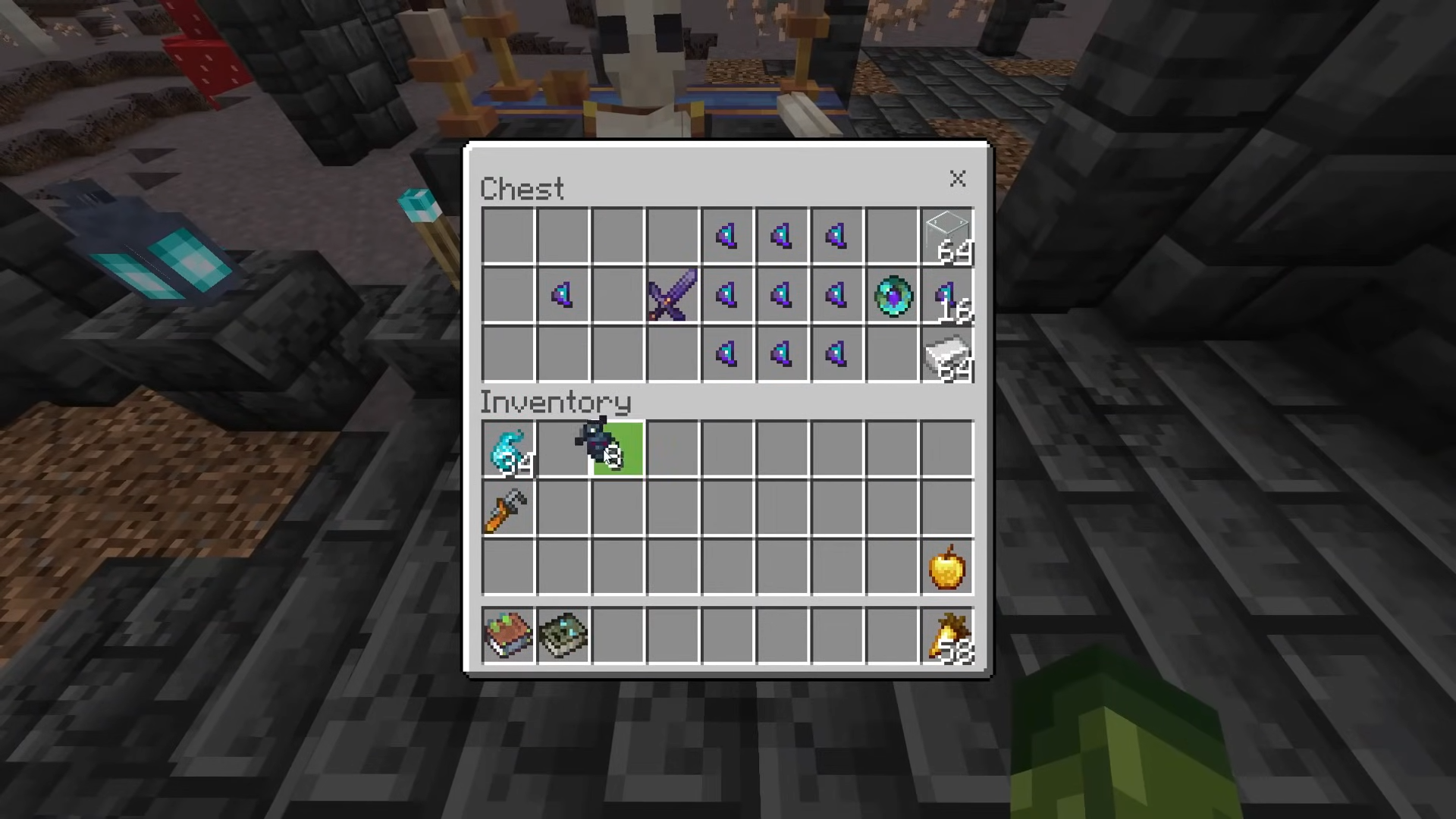Collect the 64 iron ingots
This screenshot has width=1456, height=819.
tap(947, 355)
